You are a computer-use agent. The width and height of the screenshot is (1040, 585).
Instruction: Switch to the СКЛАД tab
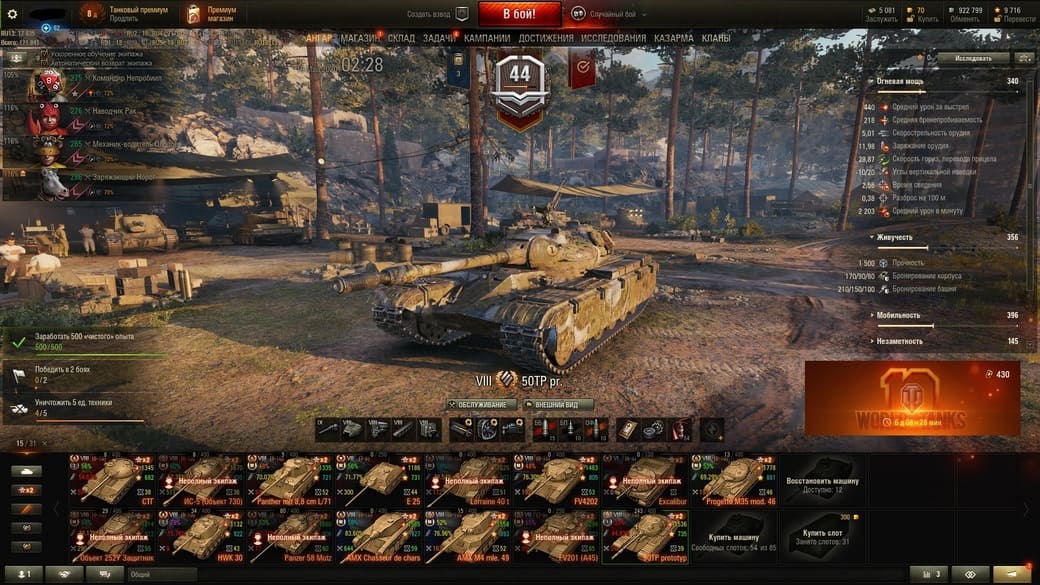(x=401, y=38)
